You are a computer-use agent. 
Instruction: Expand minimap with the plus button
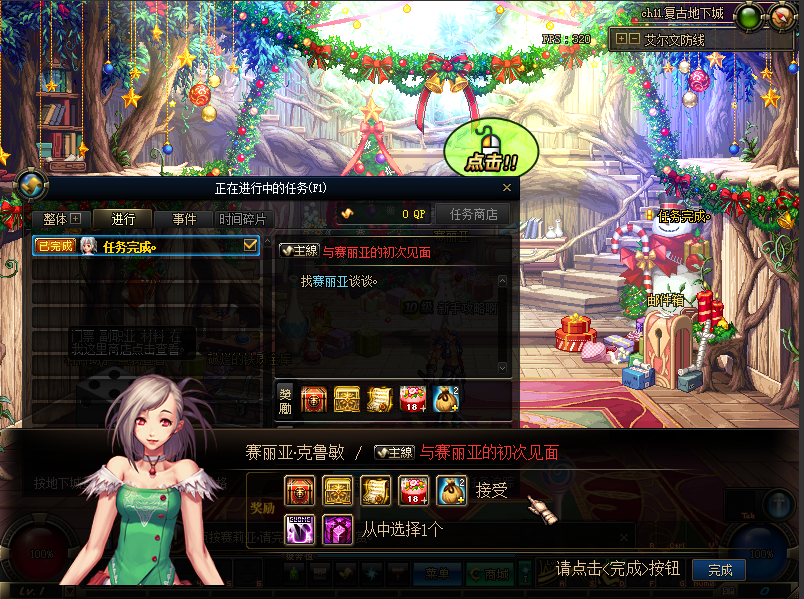pos(622,39)
